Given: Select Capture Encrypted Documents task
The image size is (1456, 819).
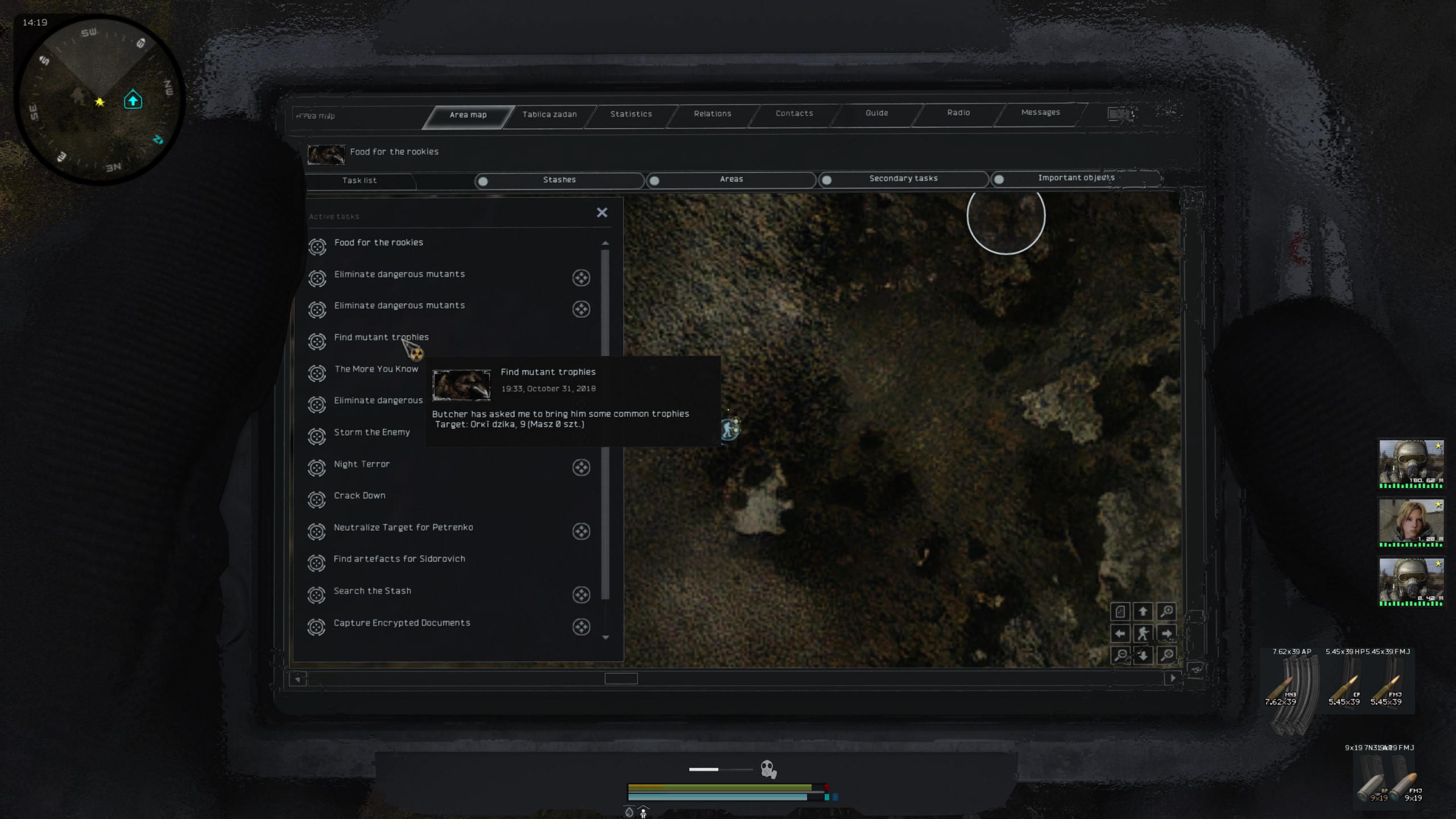Looking at the screenshot, I should (402, 623).
